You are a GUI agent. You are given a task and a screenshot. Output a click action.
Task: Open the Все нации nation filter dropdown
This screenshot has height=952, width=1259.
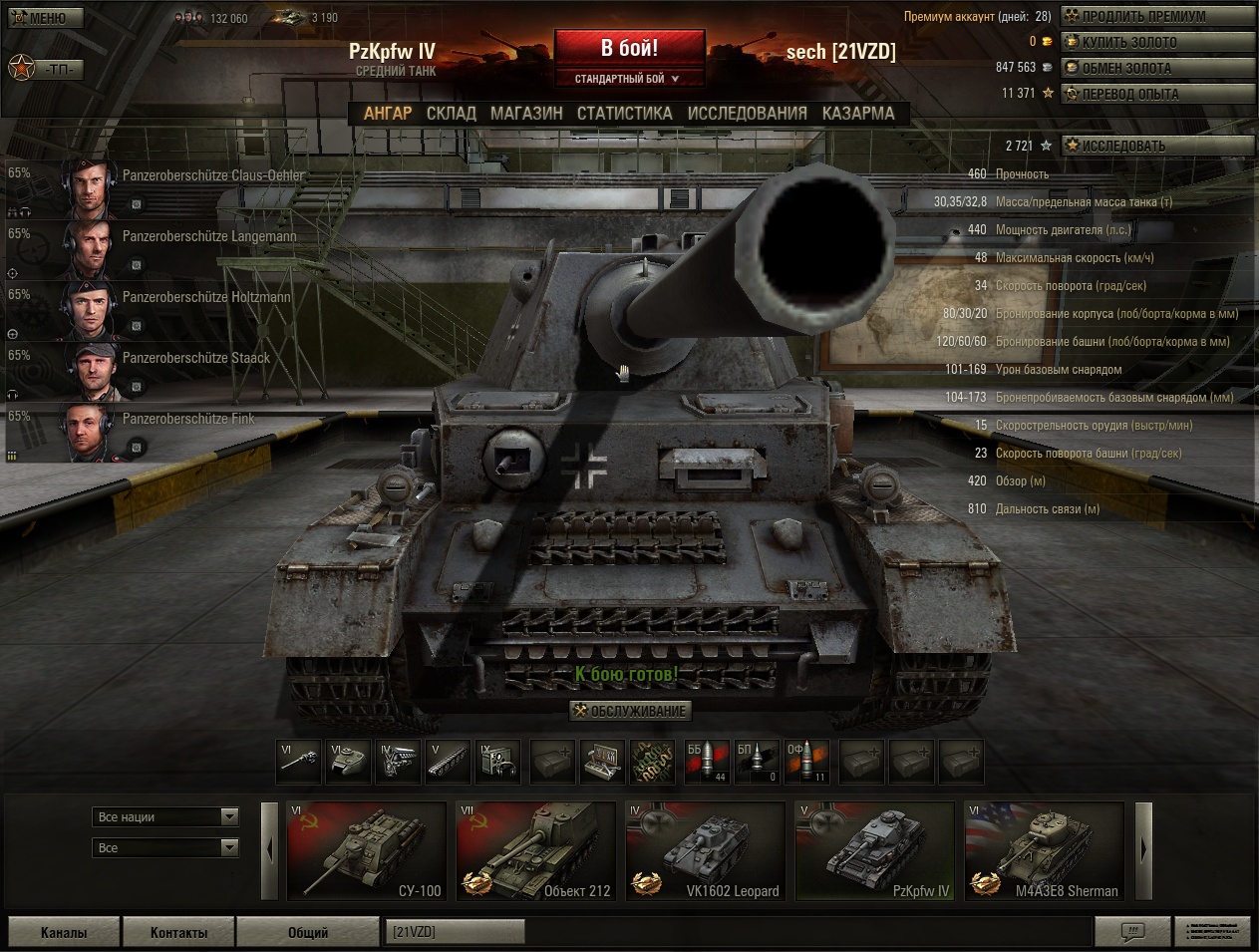[x=165, y=817]
